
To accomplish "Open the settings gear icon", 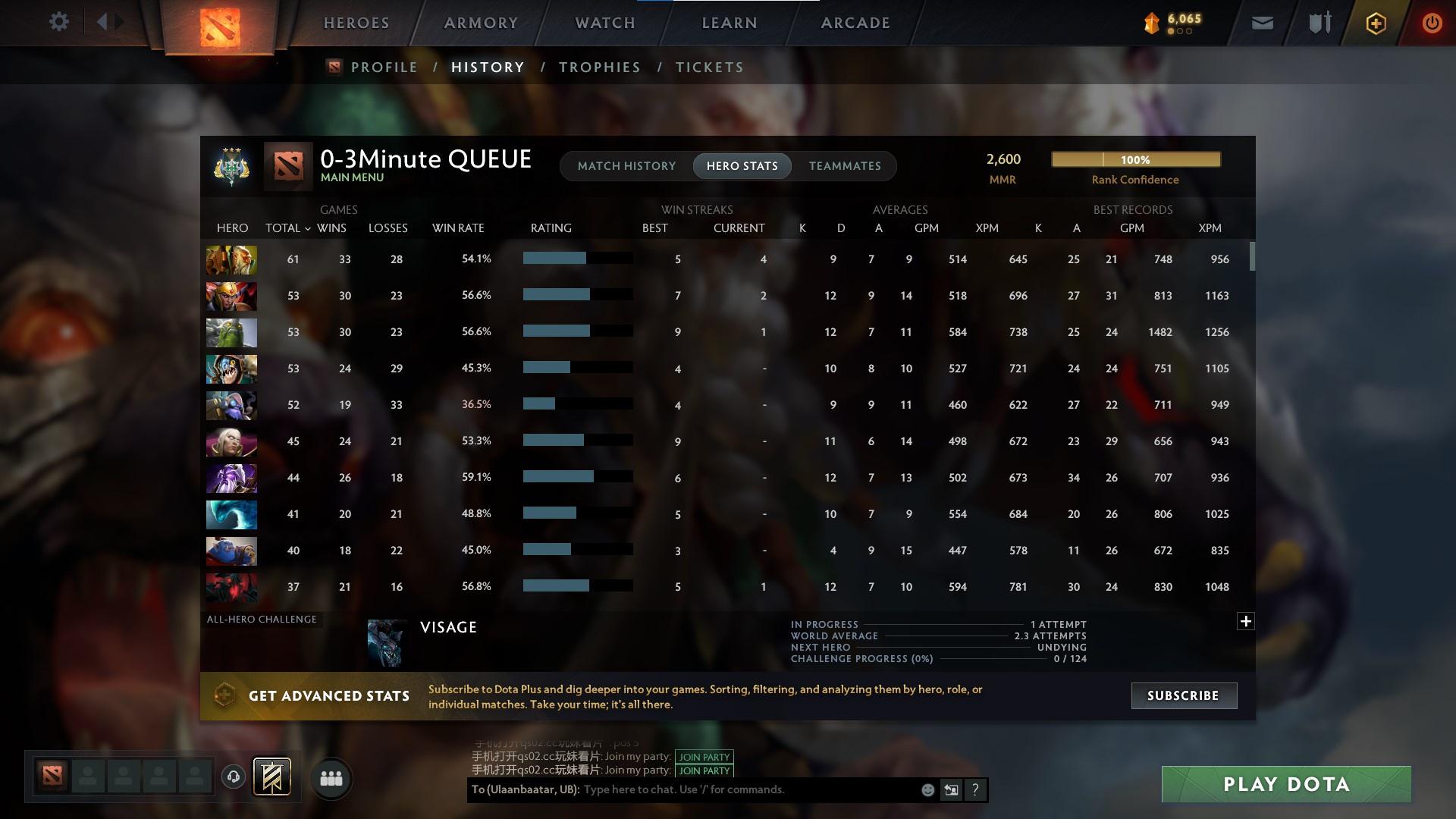I will coord(59,22).
